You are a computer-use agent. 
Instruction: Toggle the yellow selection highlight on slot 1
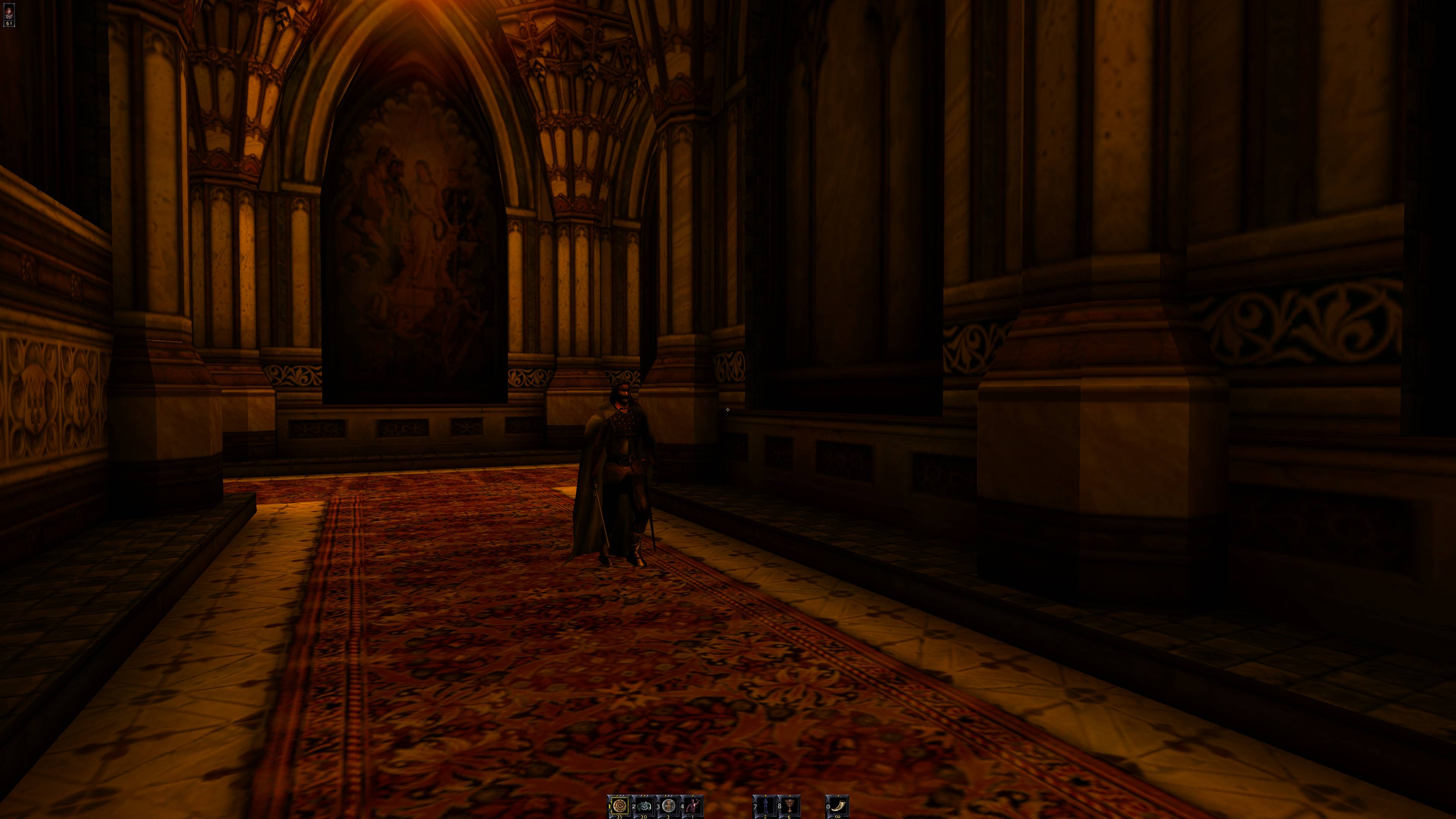(x=620, y=806)
